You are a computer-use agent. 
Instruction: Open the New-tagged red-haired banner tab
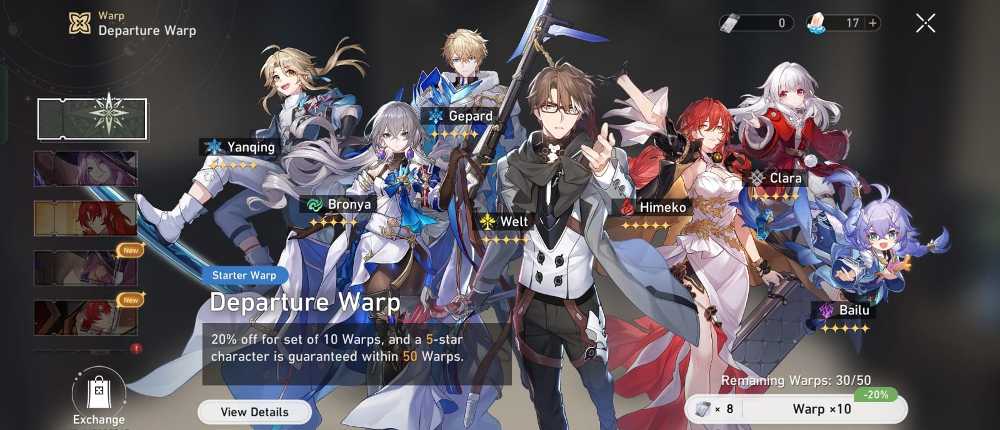click(86, 316)
